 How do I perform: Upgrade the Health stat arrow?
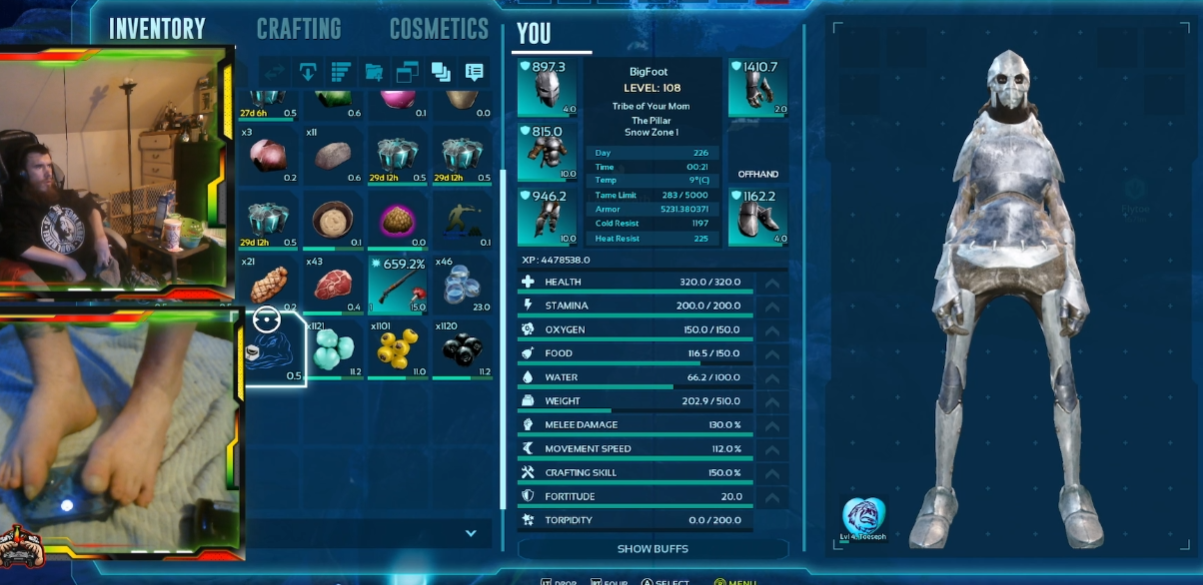click(772, 283)
